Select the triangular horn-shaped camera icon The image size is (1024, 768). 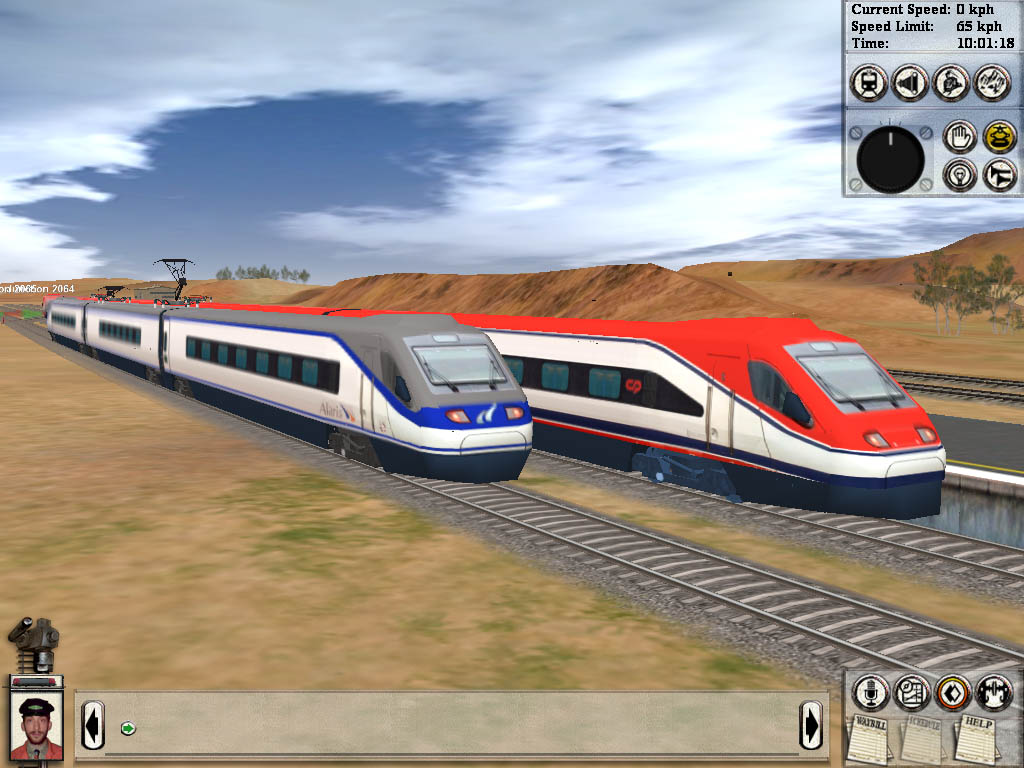(x=909, y=82)
